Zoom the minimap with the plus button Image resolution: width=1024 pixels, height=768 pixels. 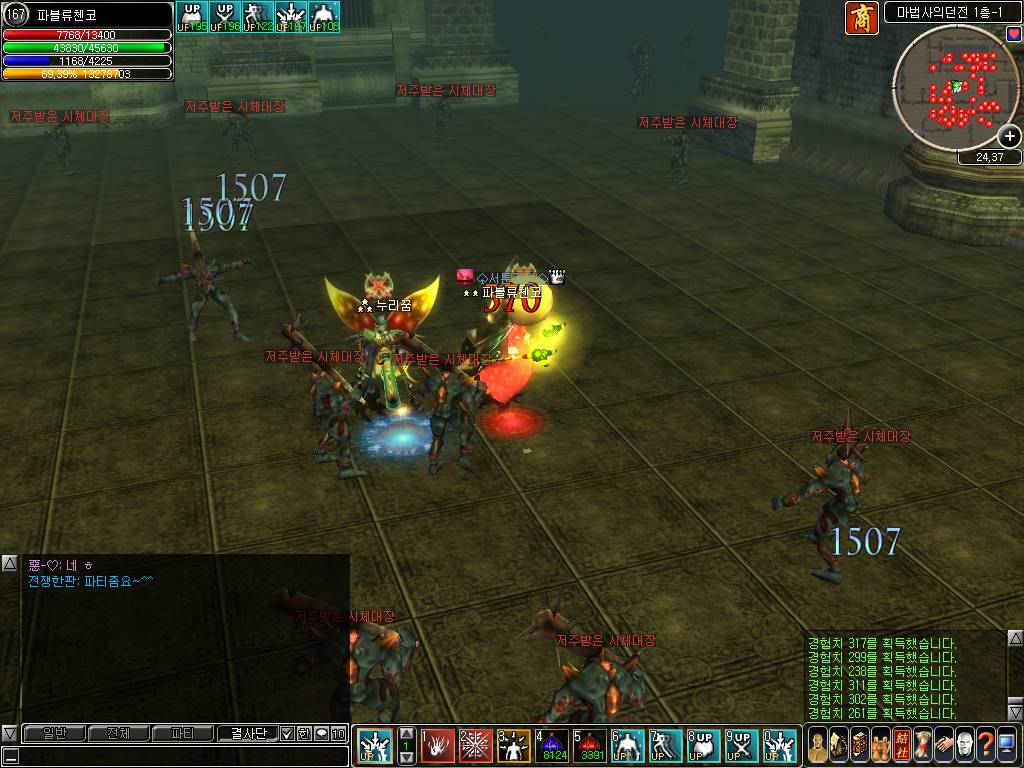click(x=1010, y=136)
